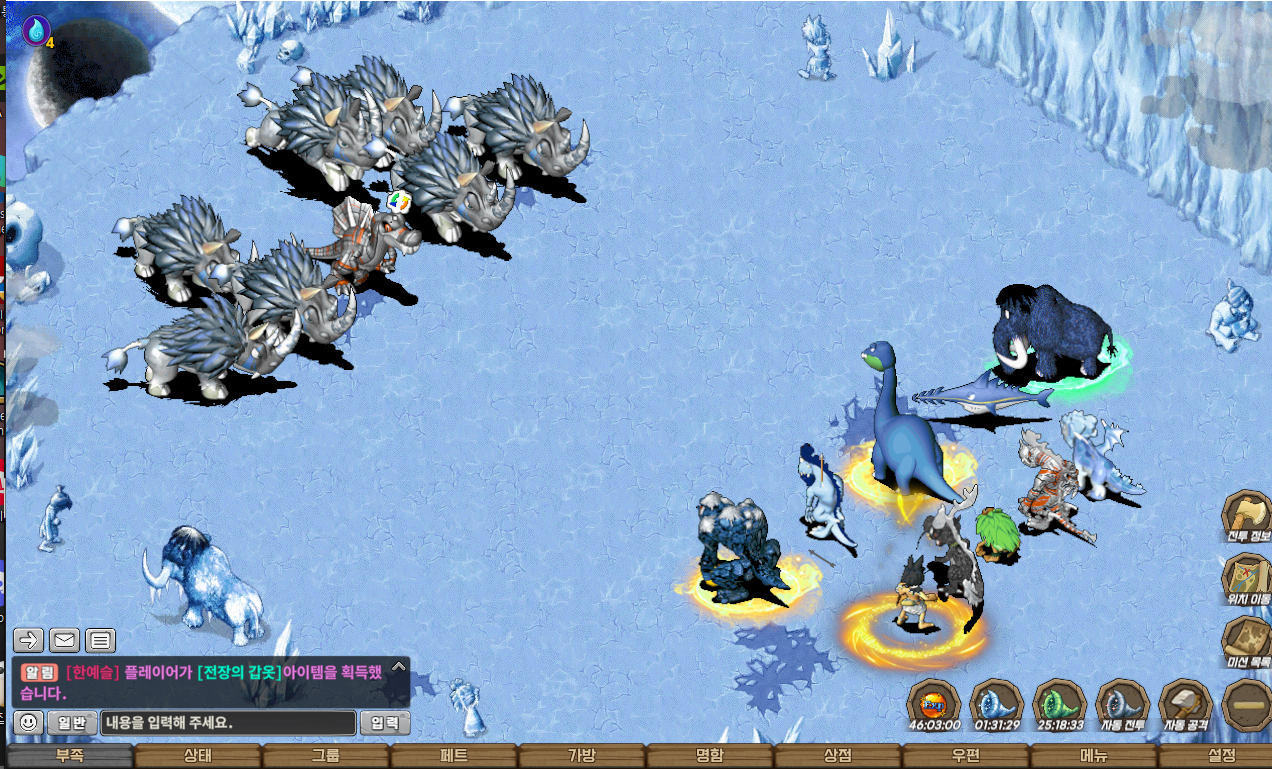Open the 상태 status menu

[197, 756]
